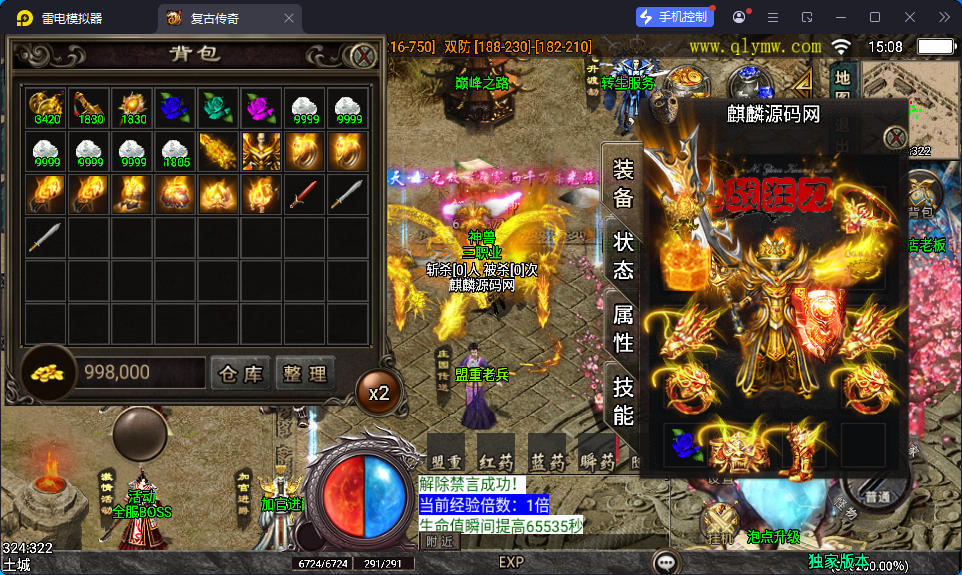The height and width of the screenshot is (575, 962).
Task: Close the 背包 backpack window
Action: point(363,55)
